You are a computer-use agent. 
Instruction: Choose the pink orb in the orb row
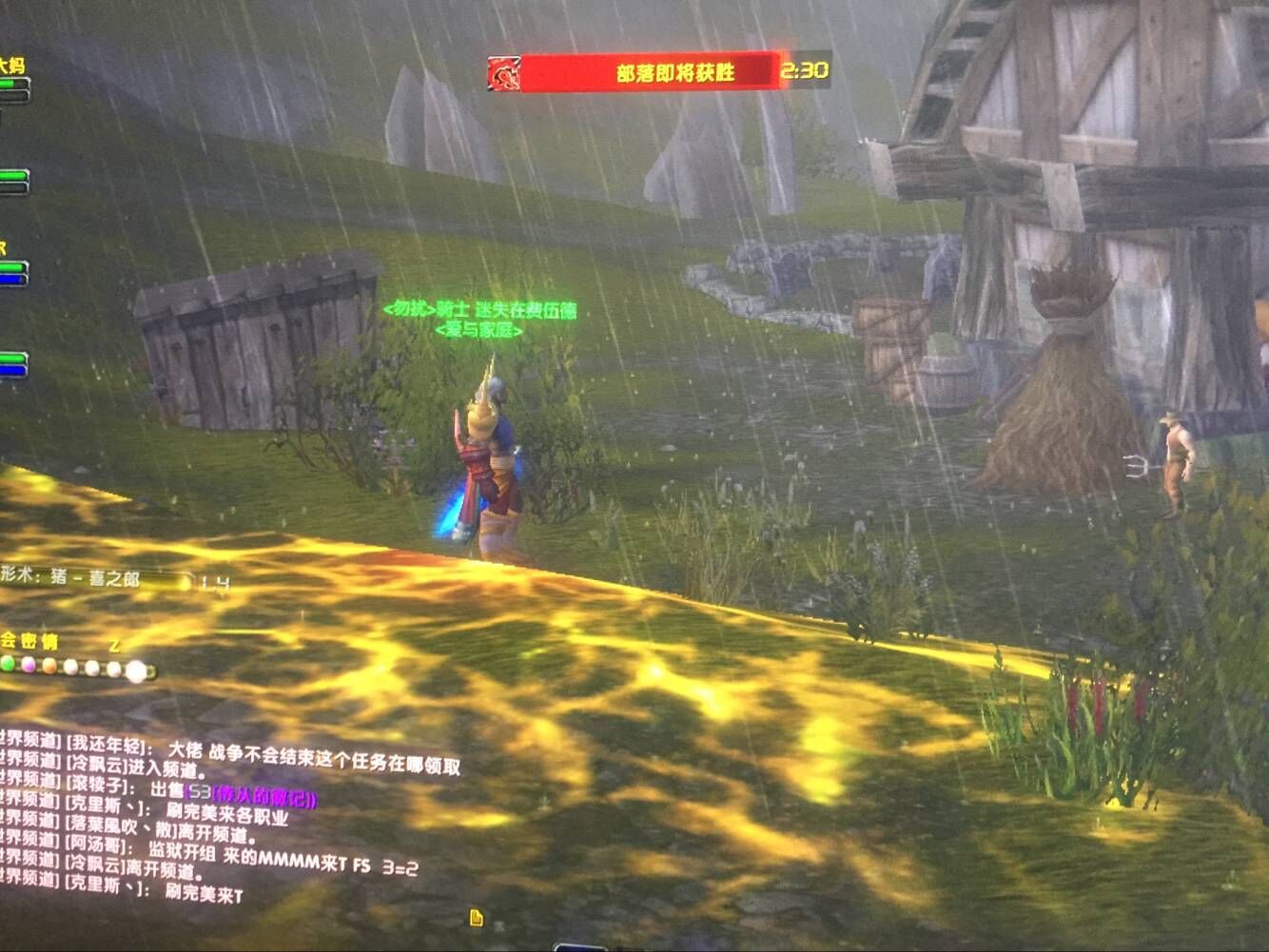(29, 665)
